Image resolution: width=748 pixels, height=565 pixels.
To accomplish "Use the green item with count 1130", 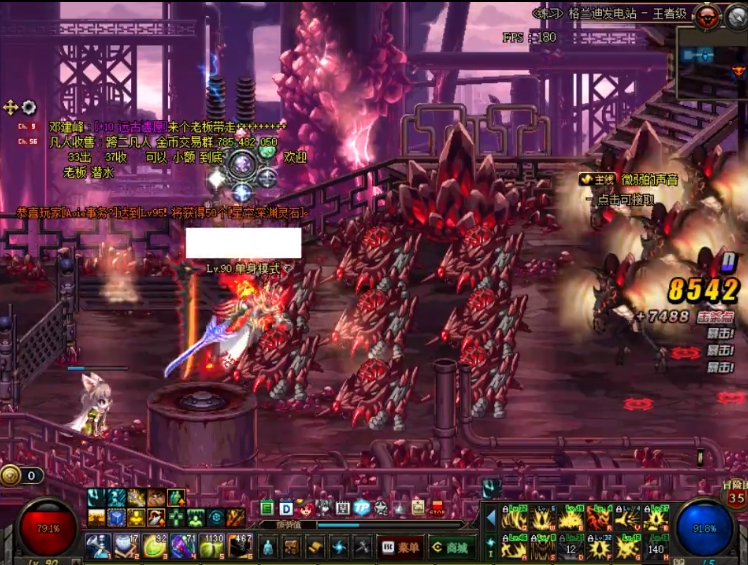I will click(210, 546).
